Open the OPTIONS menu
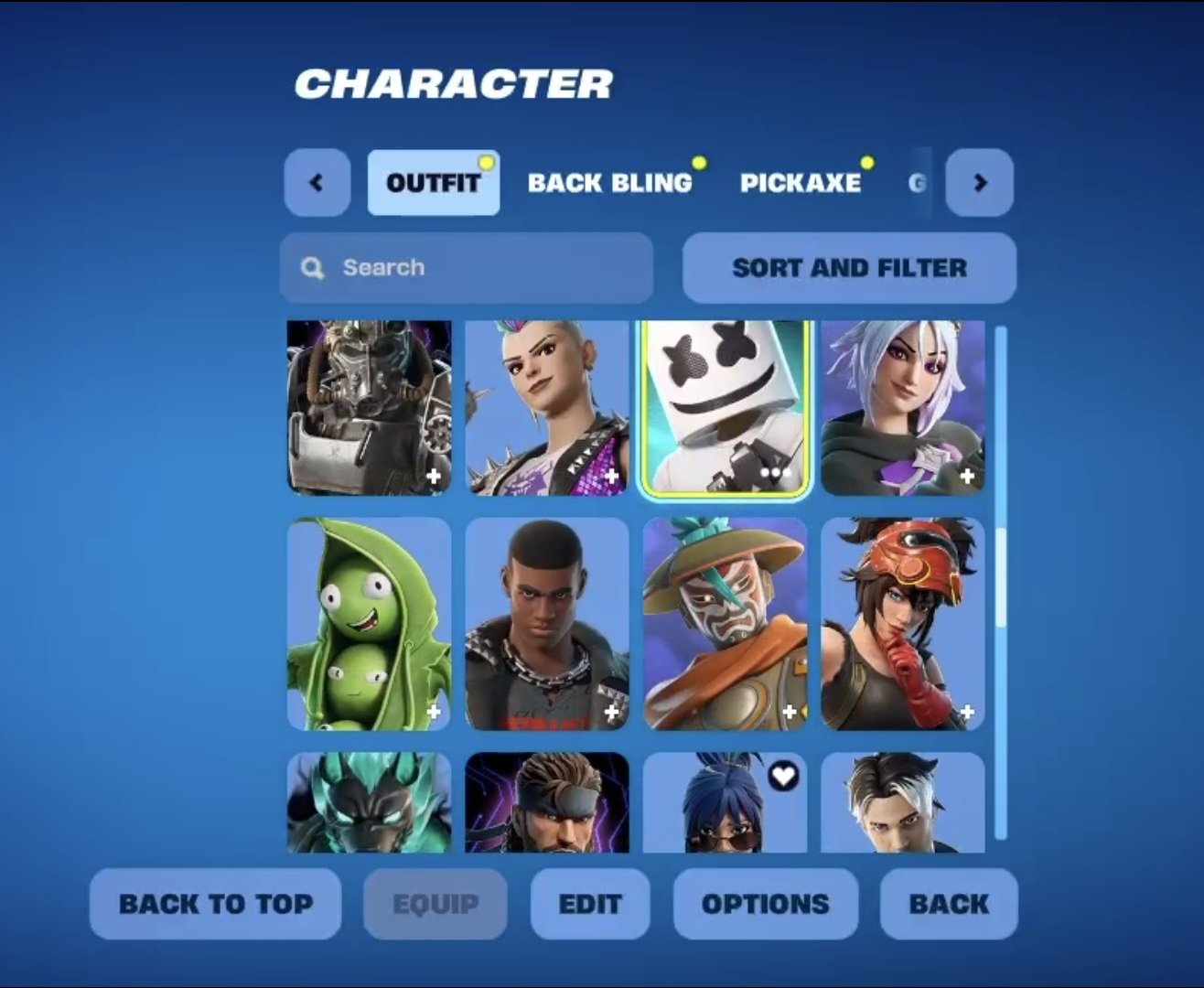Image resolution: width=1204 pixels, height=988 pixels. pos(766,904)
